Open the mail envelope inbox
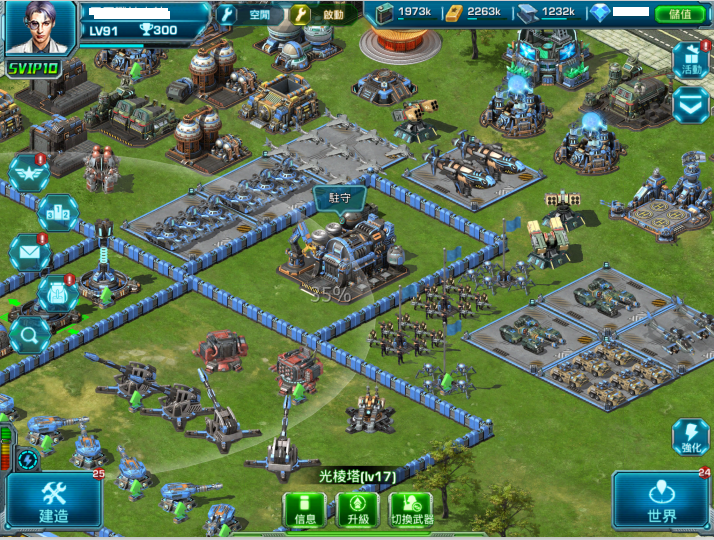Viewport: 714px width, 540px height. (29, 253)
